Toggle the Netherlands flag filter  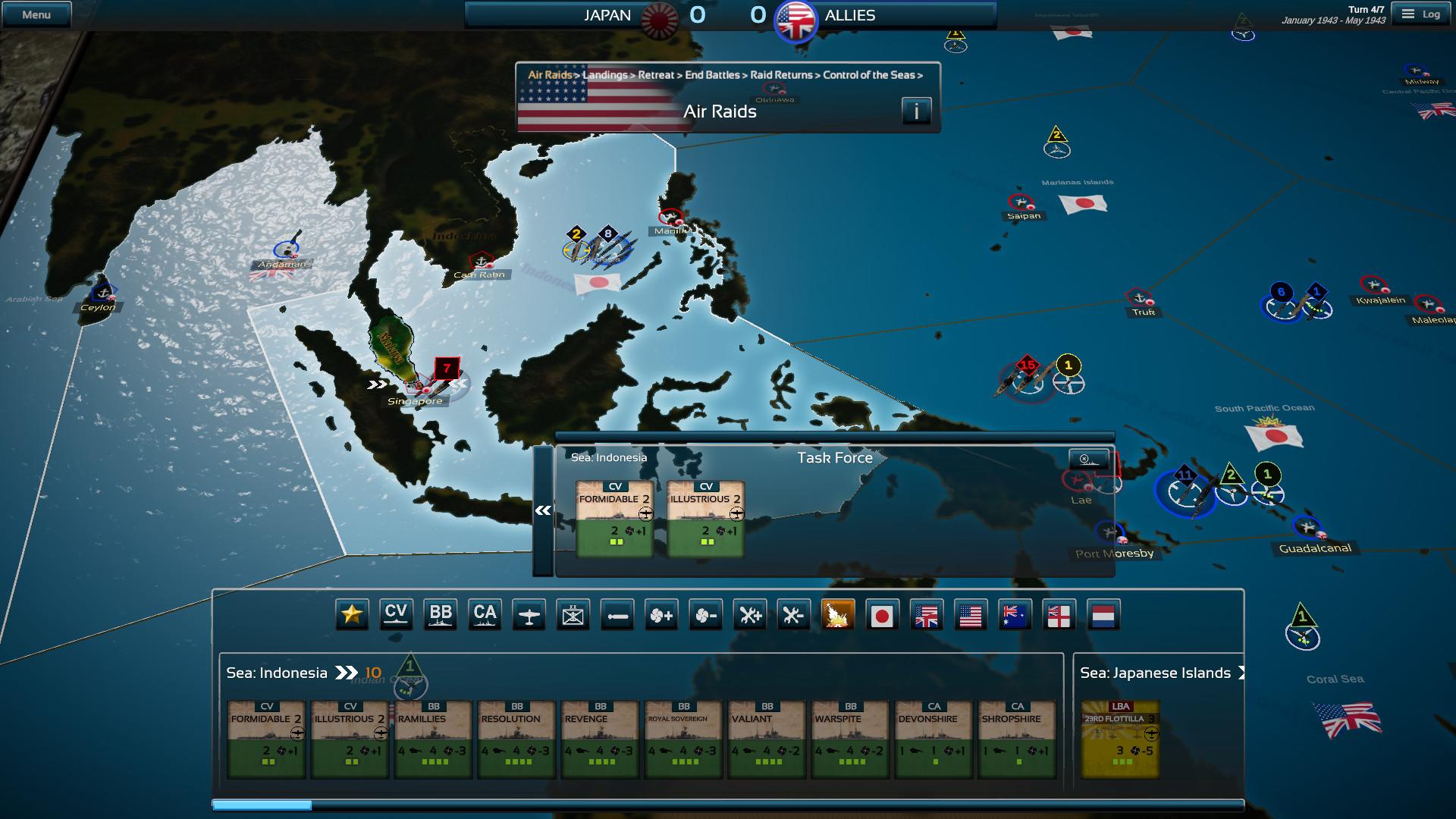click(1104, 615)
